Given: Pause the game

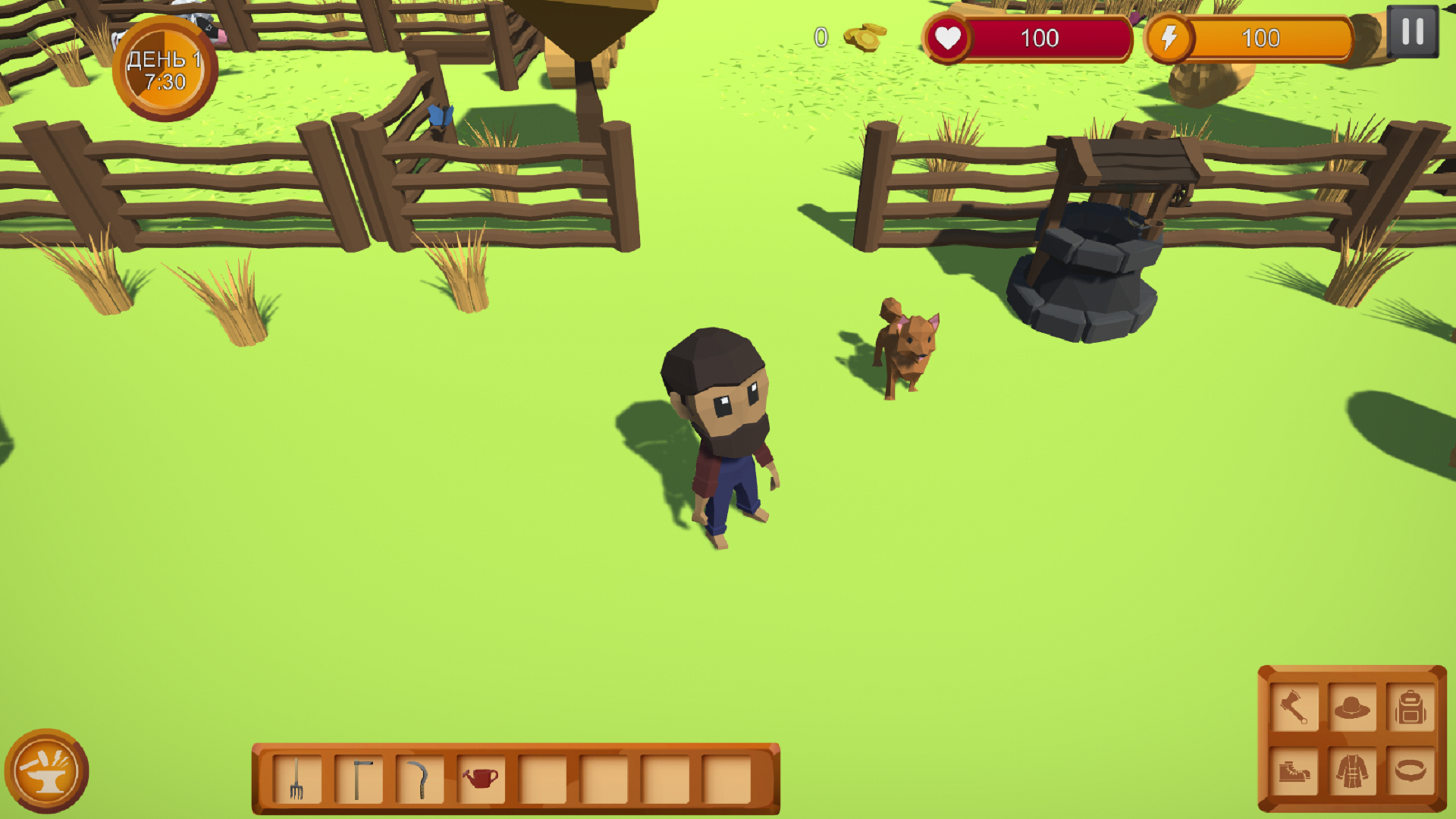Looking at the screenshot, I should (1411, 32).
